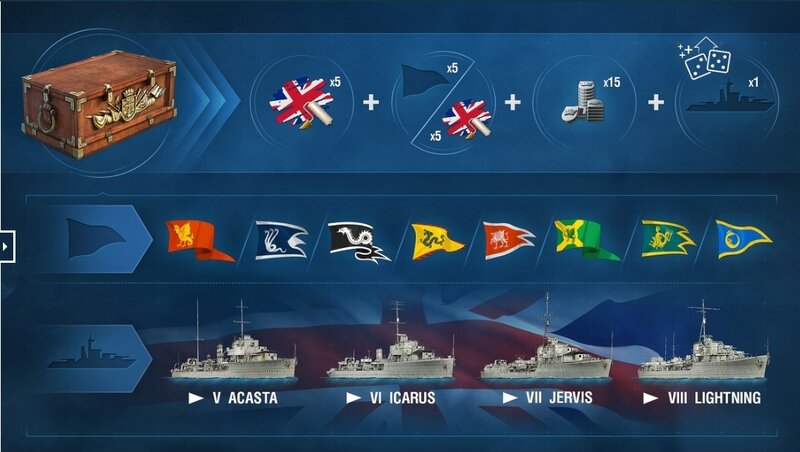The image size is (800, 452).
Task: Click the yellow pennant with green dragon
Action: click(x=437, y=241)
